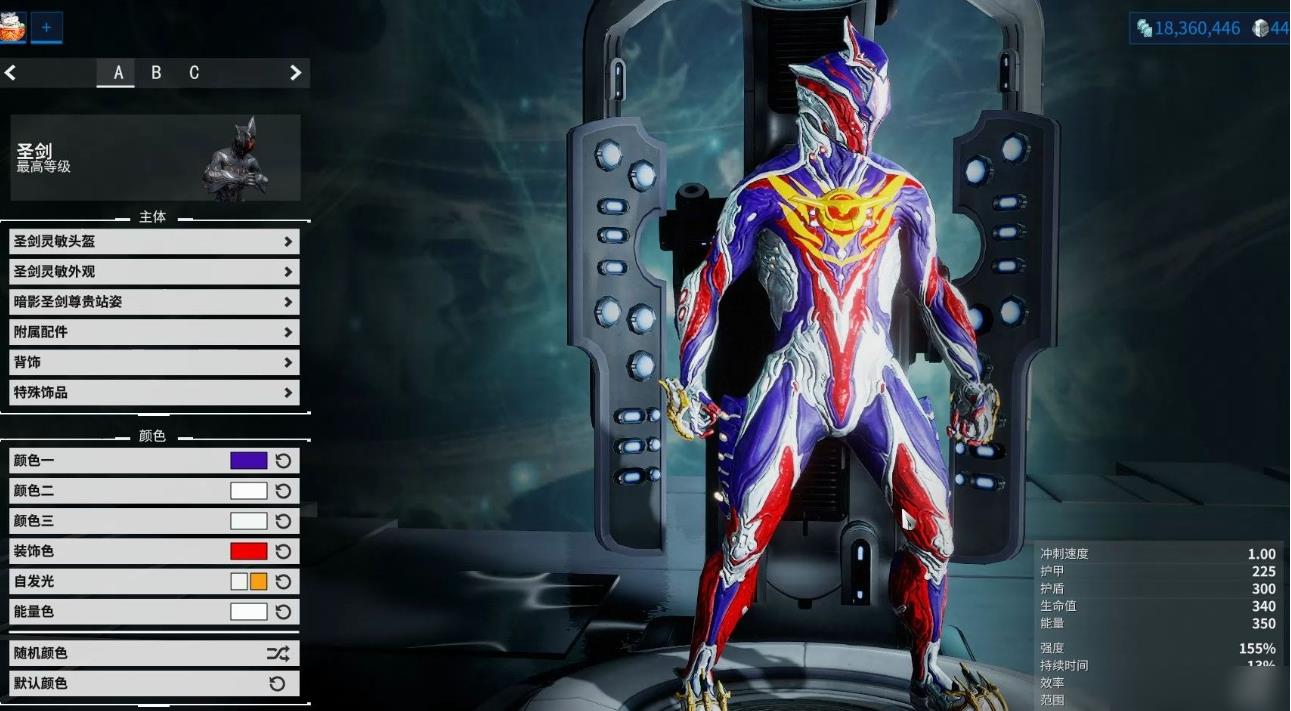Pick the white 能量色 energy swatch
Image resolution: width=1291 pixels, height=711 pixels.
coord(249,611)
